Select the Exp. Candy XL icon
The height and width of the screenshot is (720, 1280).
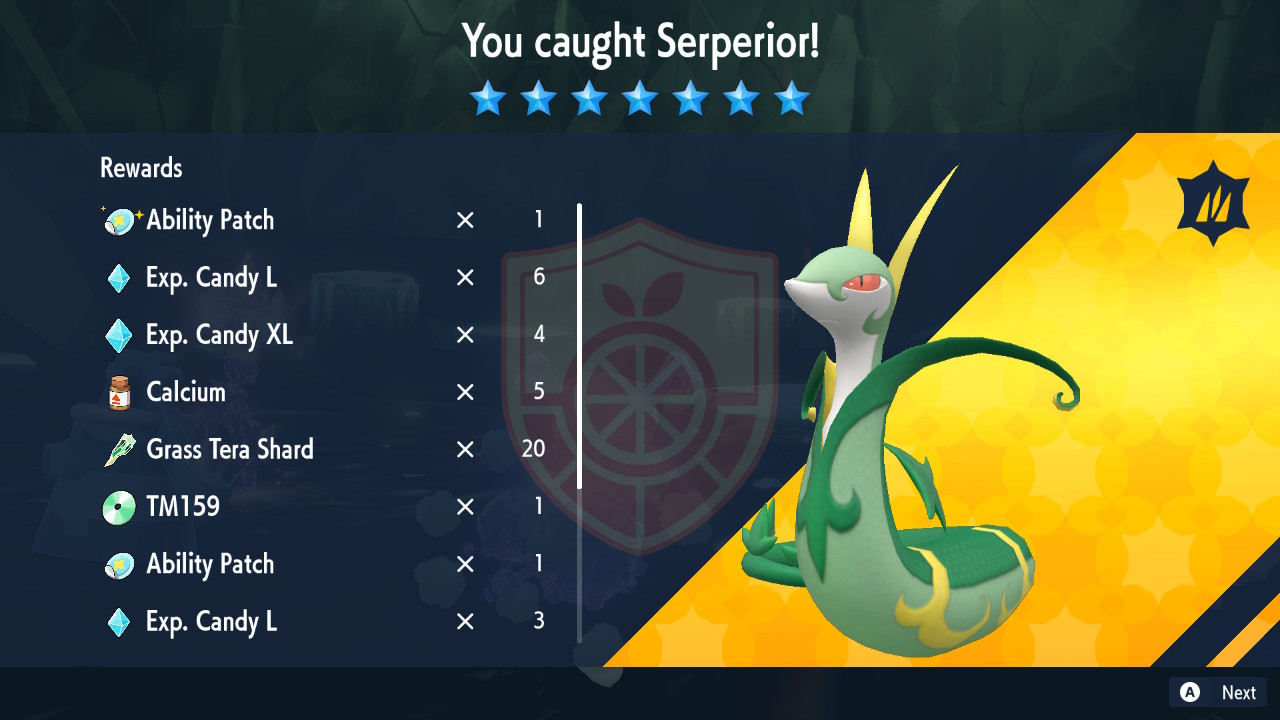(x=119, y=335)
